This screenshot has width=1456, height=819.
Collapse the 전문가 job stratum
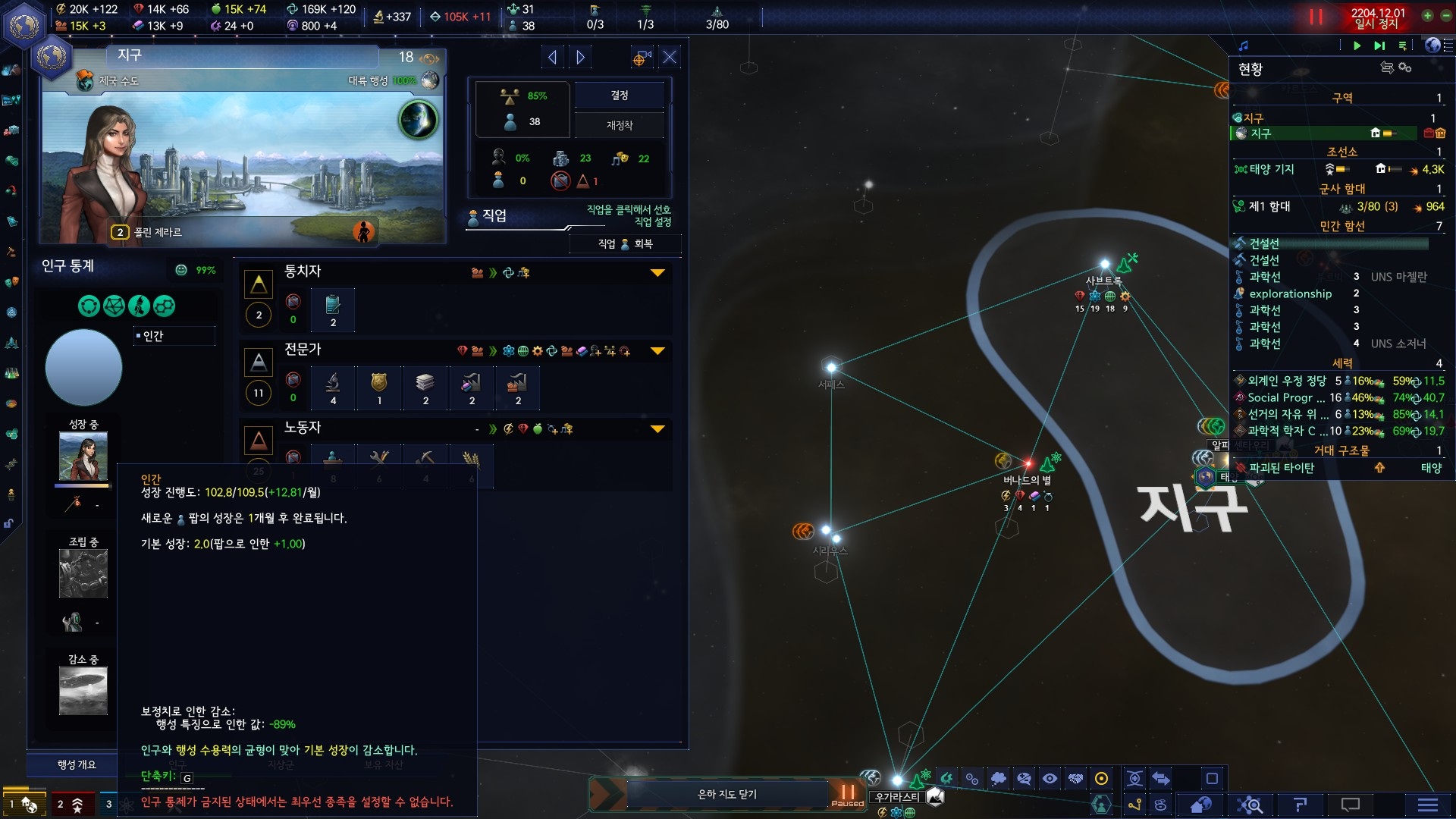[657, 351]
